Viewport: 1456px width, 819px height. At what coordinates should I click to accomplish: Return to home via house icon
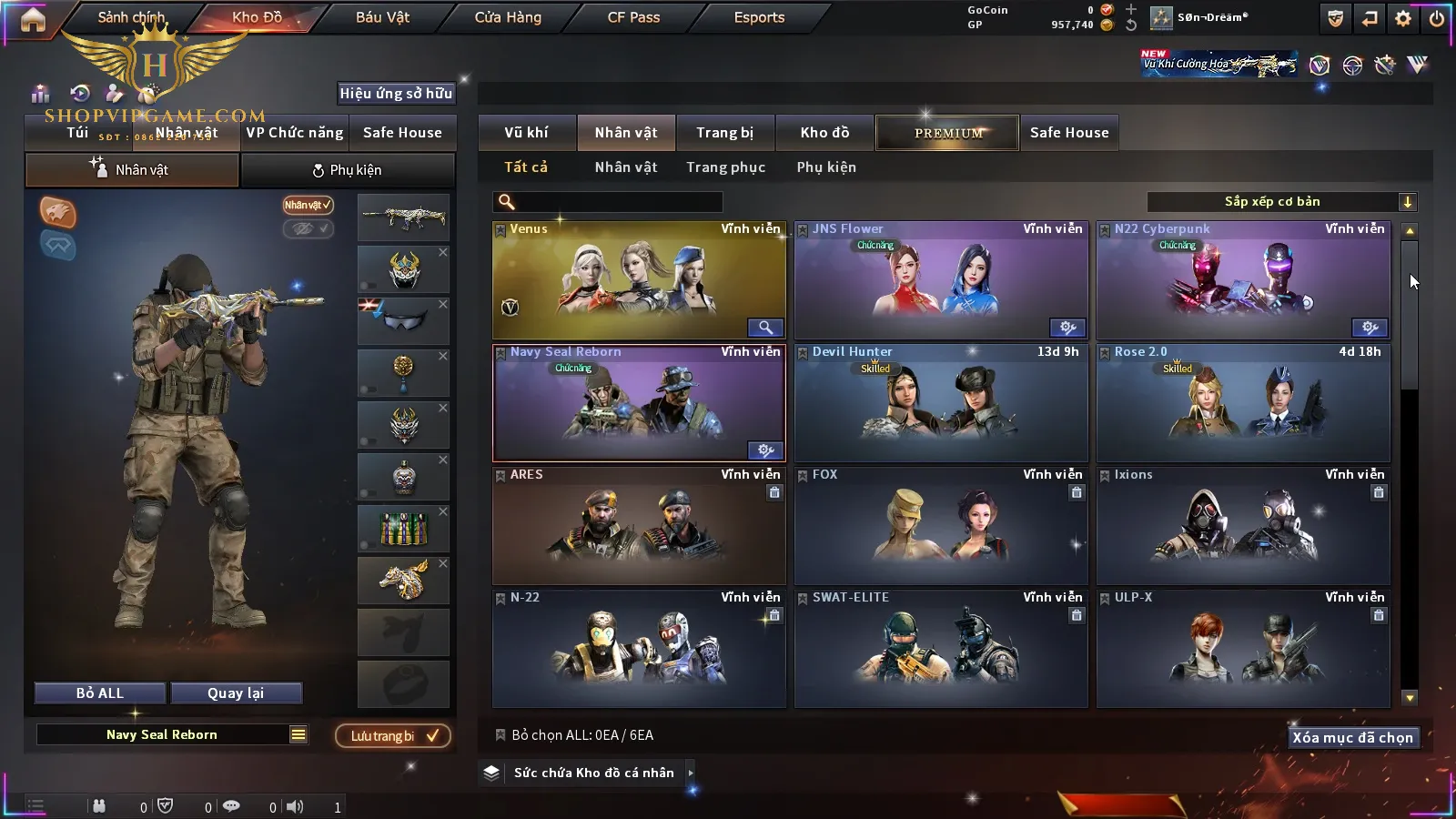(33, 19)
